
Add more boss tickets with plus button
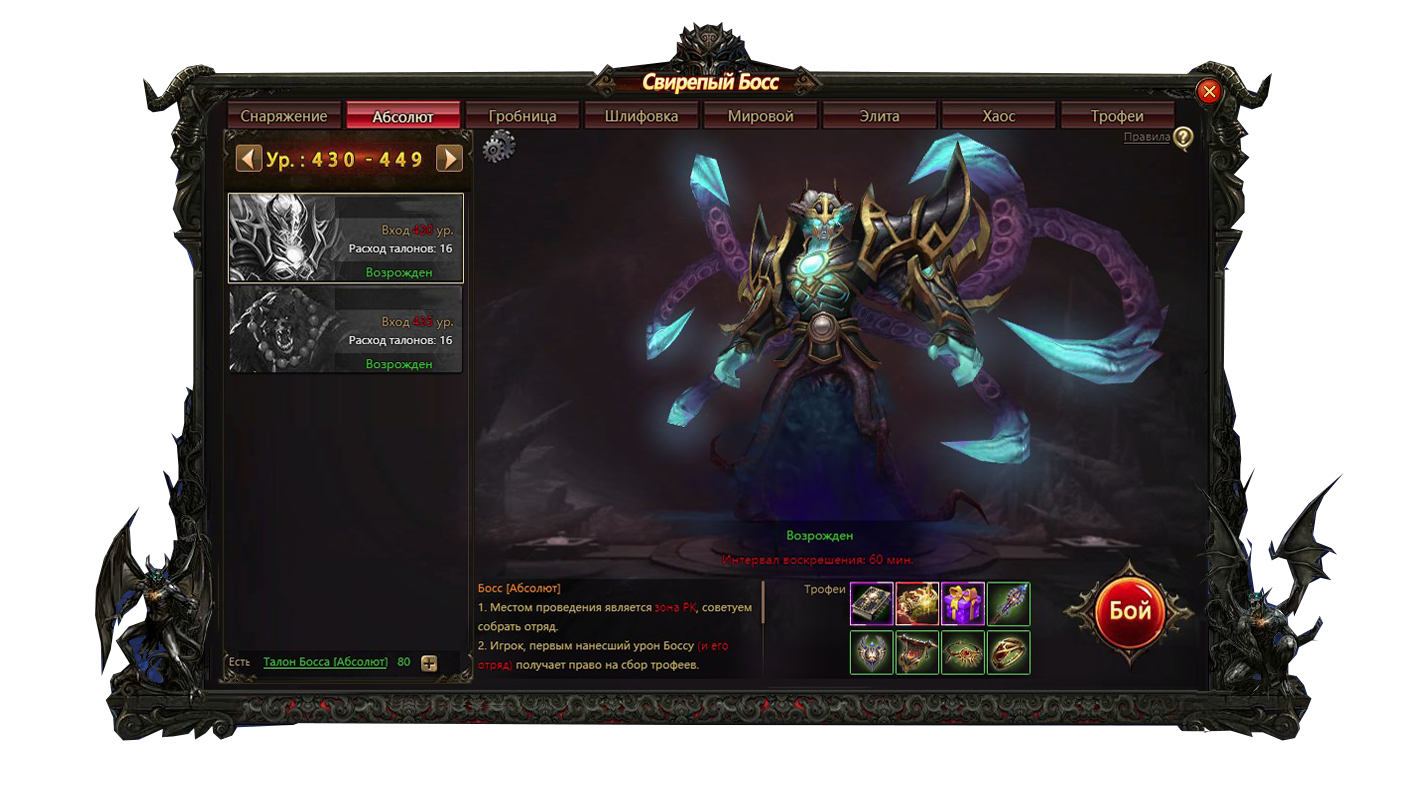click(x=429, y=663)
